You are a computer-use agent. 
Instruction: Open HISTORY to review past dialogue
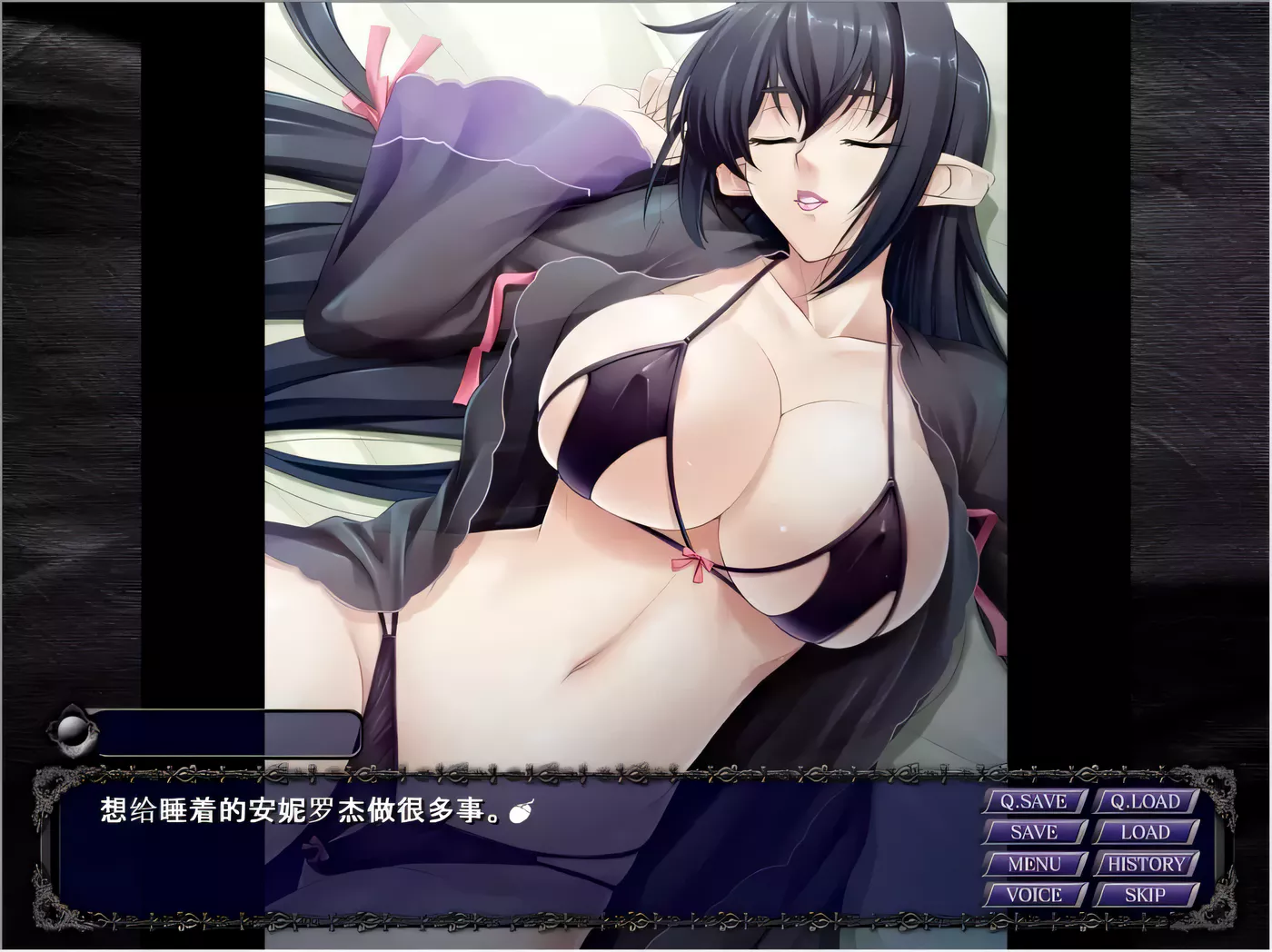(x=1147, y=864)
